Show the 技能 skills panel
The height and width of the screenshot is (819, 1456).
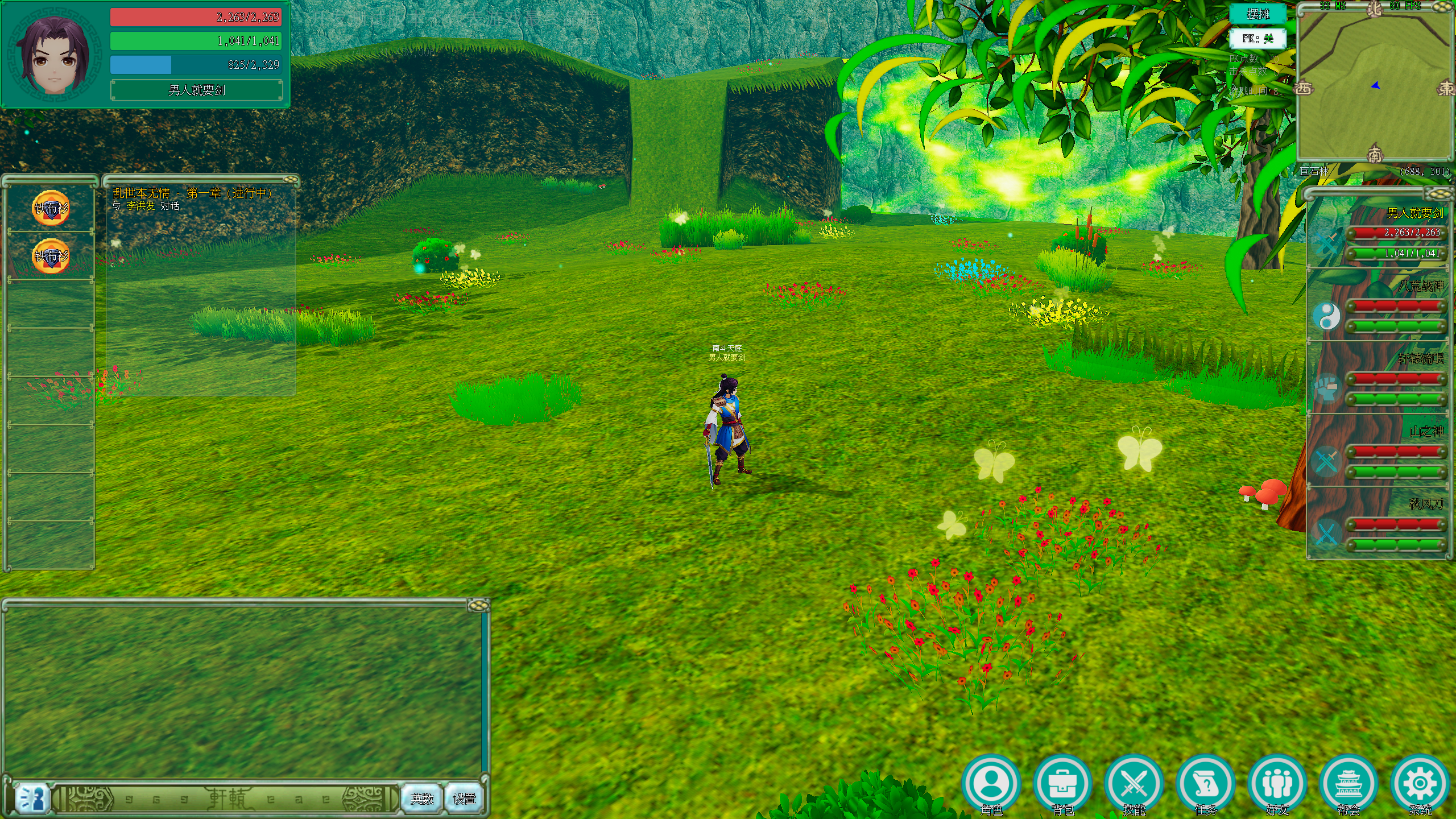point(1134,785)
